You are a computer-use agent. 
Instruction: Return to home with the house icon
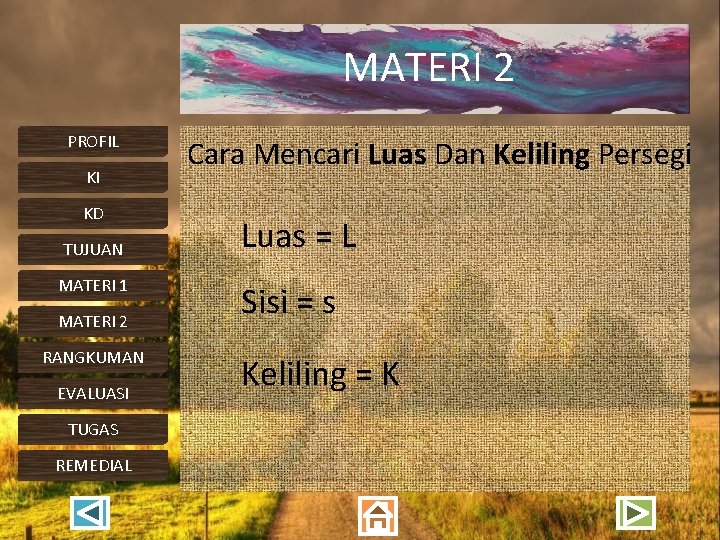click(378, 515)
